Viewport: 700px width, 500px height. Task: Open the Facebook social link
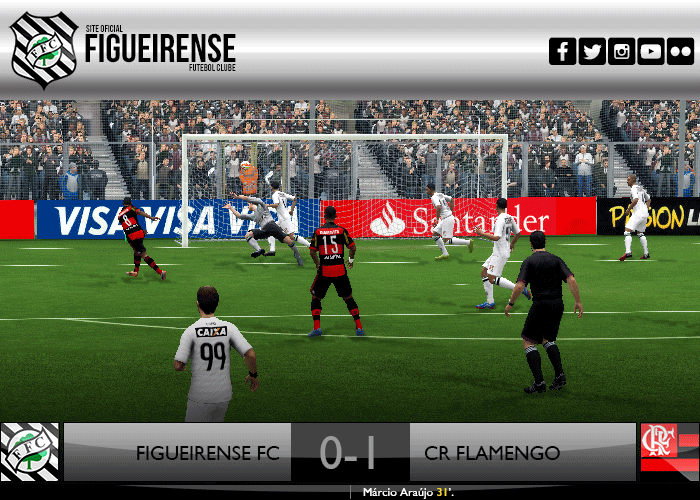point(563,51)
